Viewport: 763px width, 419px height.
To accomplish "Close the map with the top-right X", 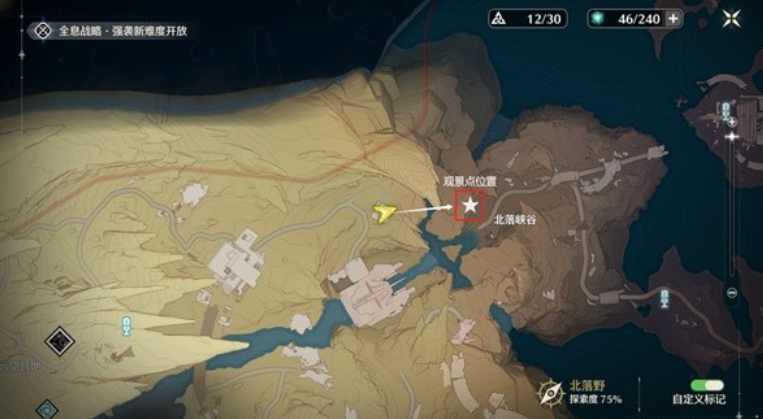I will point(733,18).
